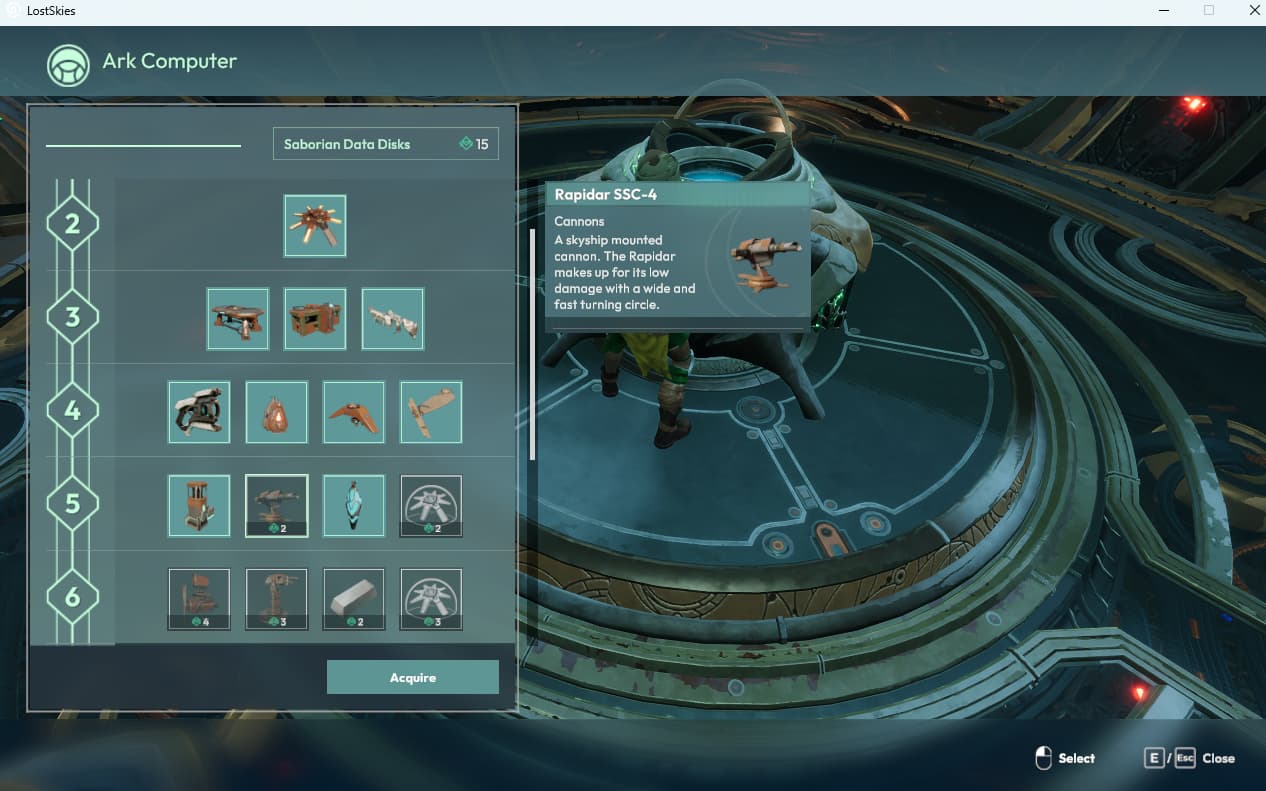Maximize the LostSkies window
Screen dimensions: 1266x791
(x=1208, y=11)
